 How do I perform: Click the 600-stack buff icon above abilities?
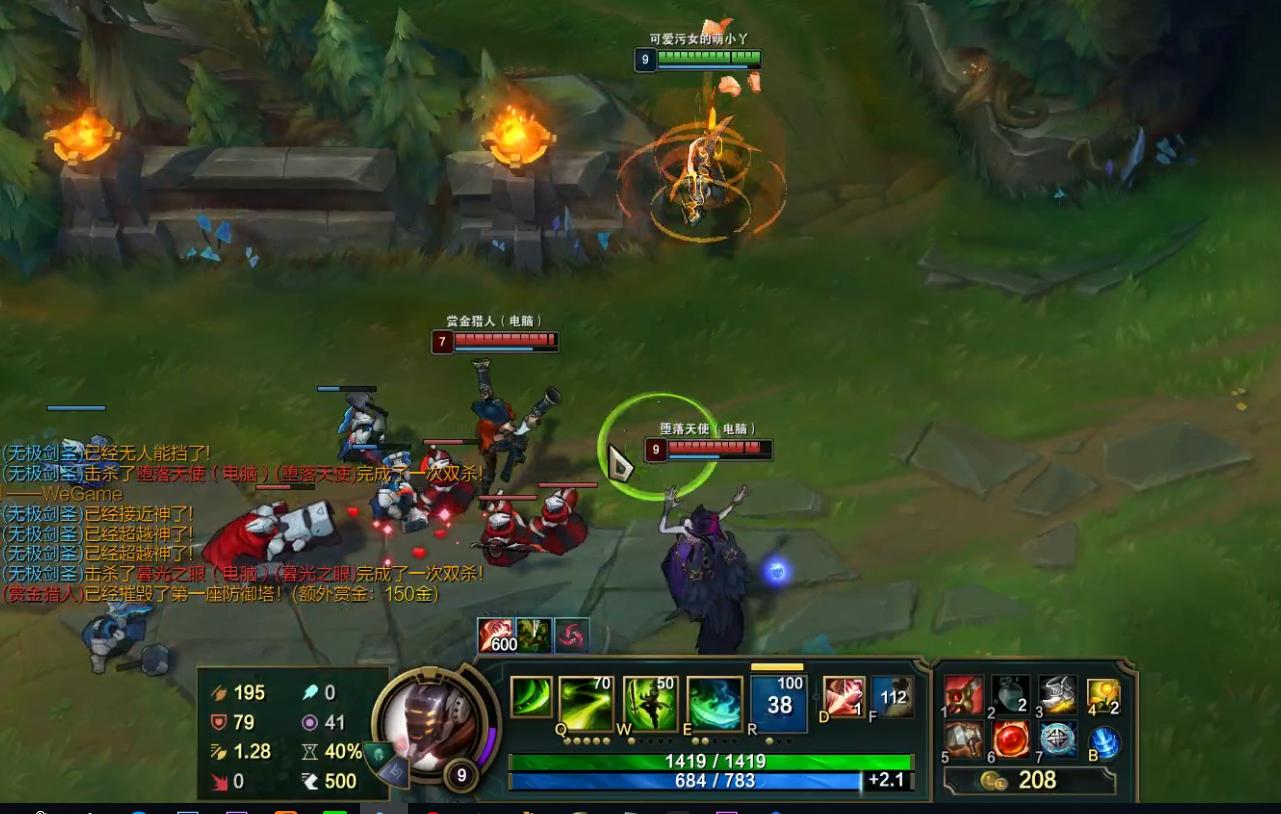pyautogui.click(x=495, y=638)
